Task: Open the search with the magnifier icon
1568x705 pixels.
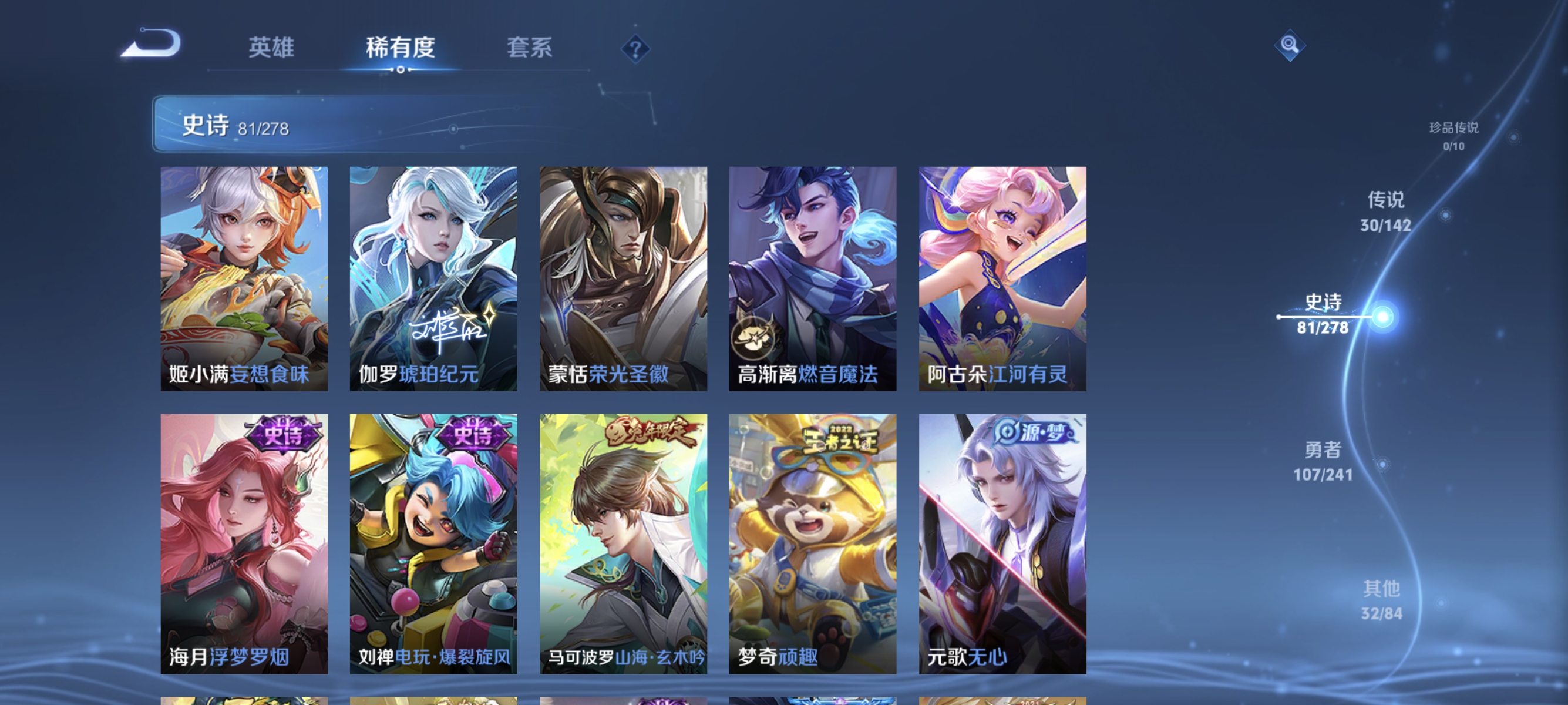Action: [1290, 45]
